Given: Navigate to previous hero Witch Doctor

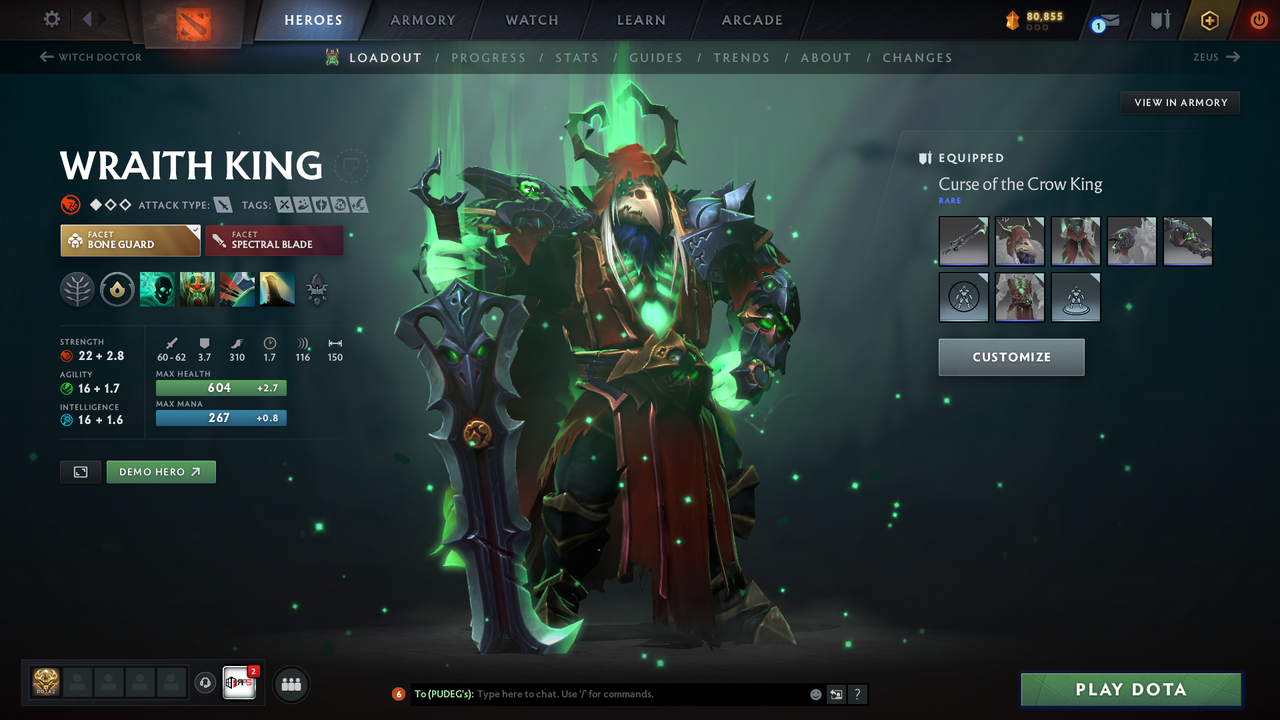Looking at the screenshot, I should (90, 57).
